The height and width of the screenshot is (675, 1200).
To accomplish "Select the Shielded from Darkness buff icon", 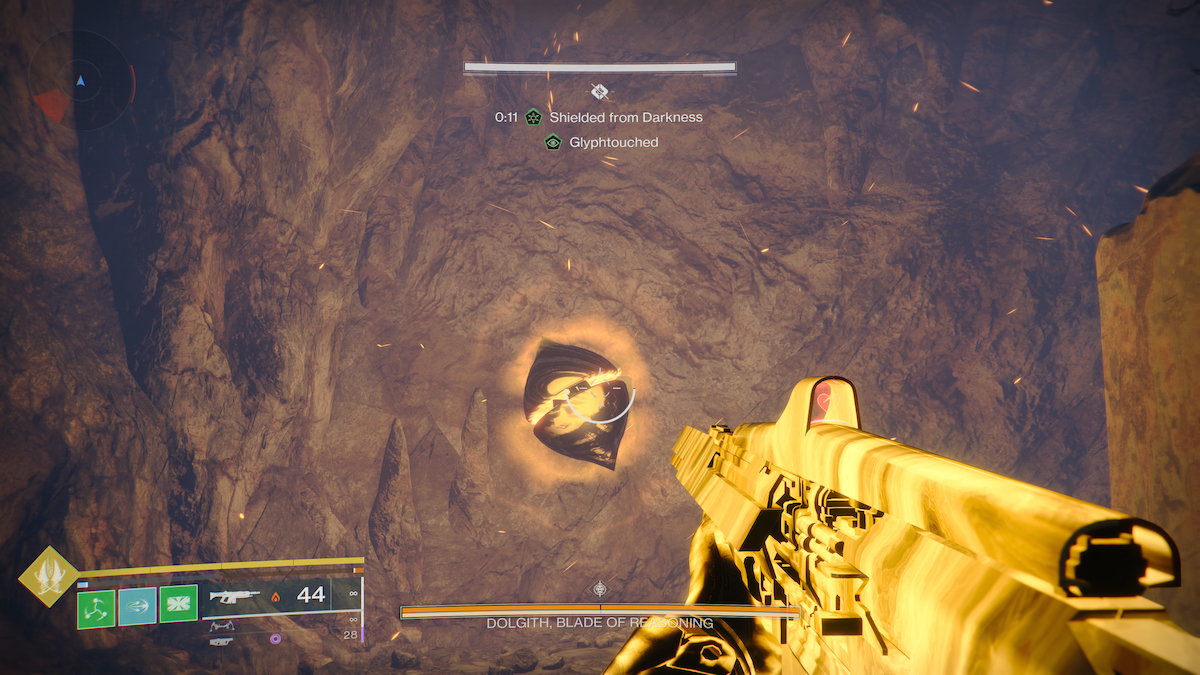I will [x=533, y=117].
